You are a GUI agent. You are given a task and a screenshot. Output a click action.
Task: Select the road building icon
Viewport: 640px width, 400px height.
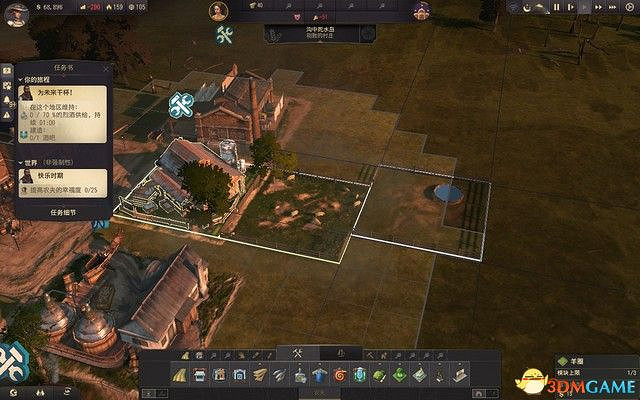tap(180, 374)
